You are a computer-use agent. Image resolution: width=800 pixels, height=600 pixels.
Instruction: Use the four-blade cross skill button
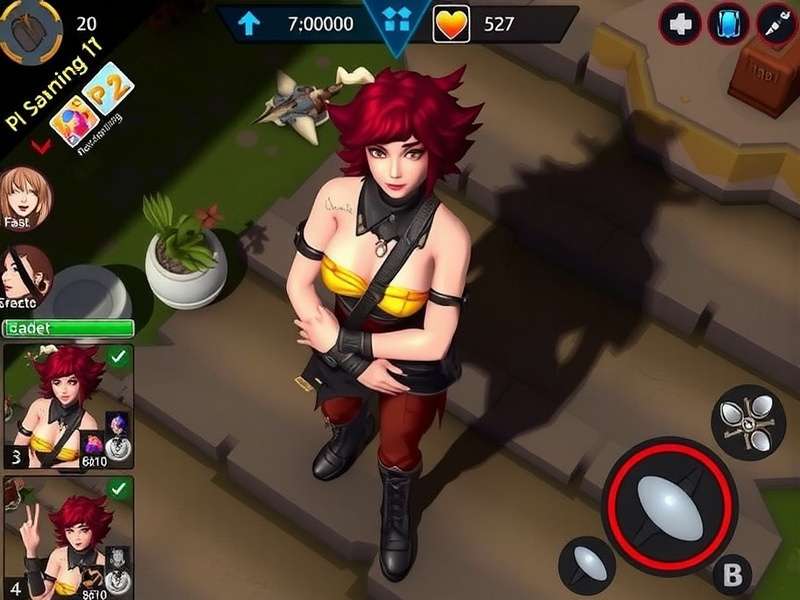[747, 421]
